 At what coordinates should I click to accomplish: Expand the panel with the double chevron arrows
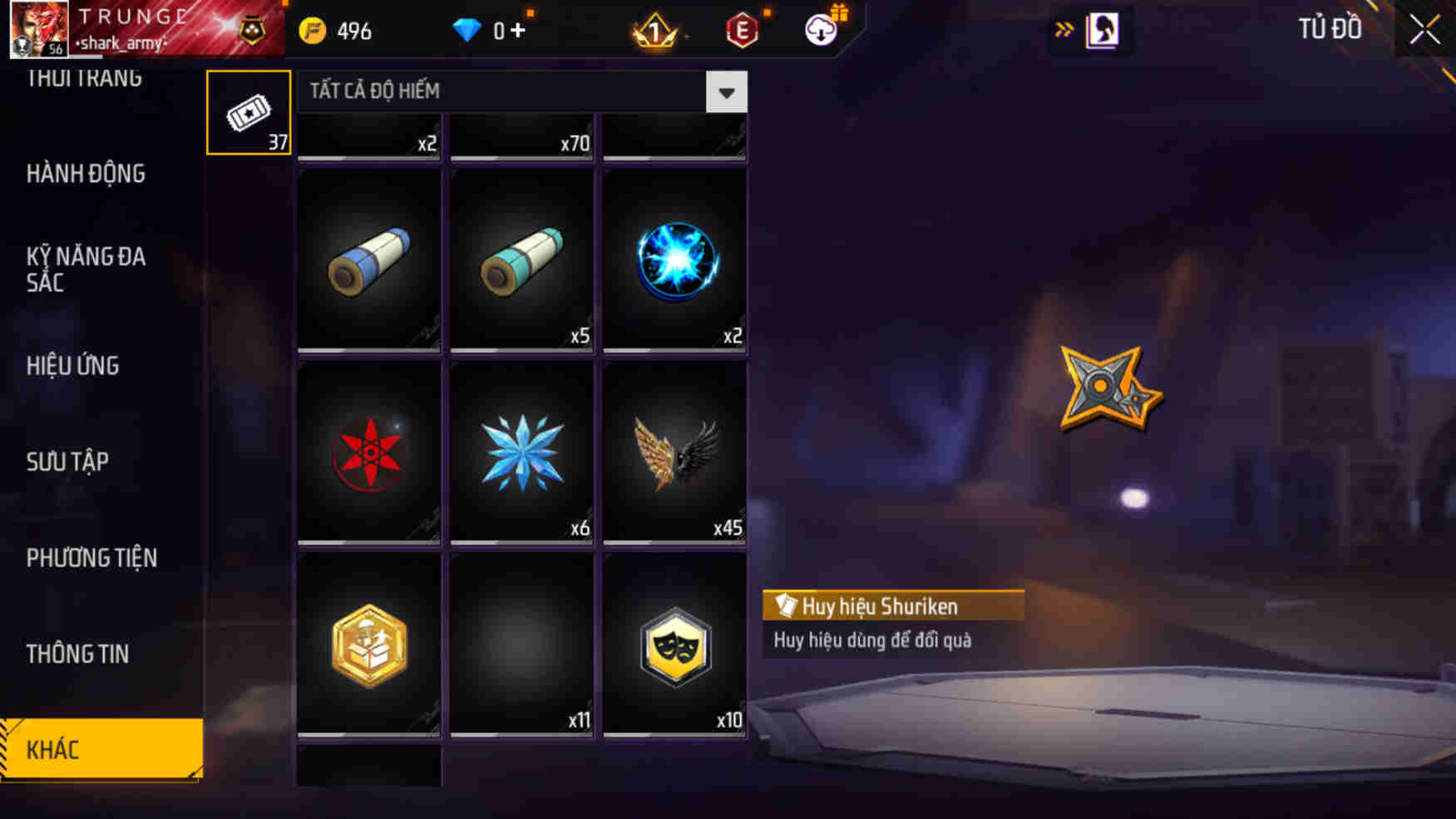pos(1065,27)
